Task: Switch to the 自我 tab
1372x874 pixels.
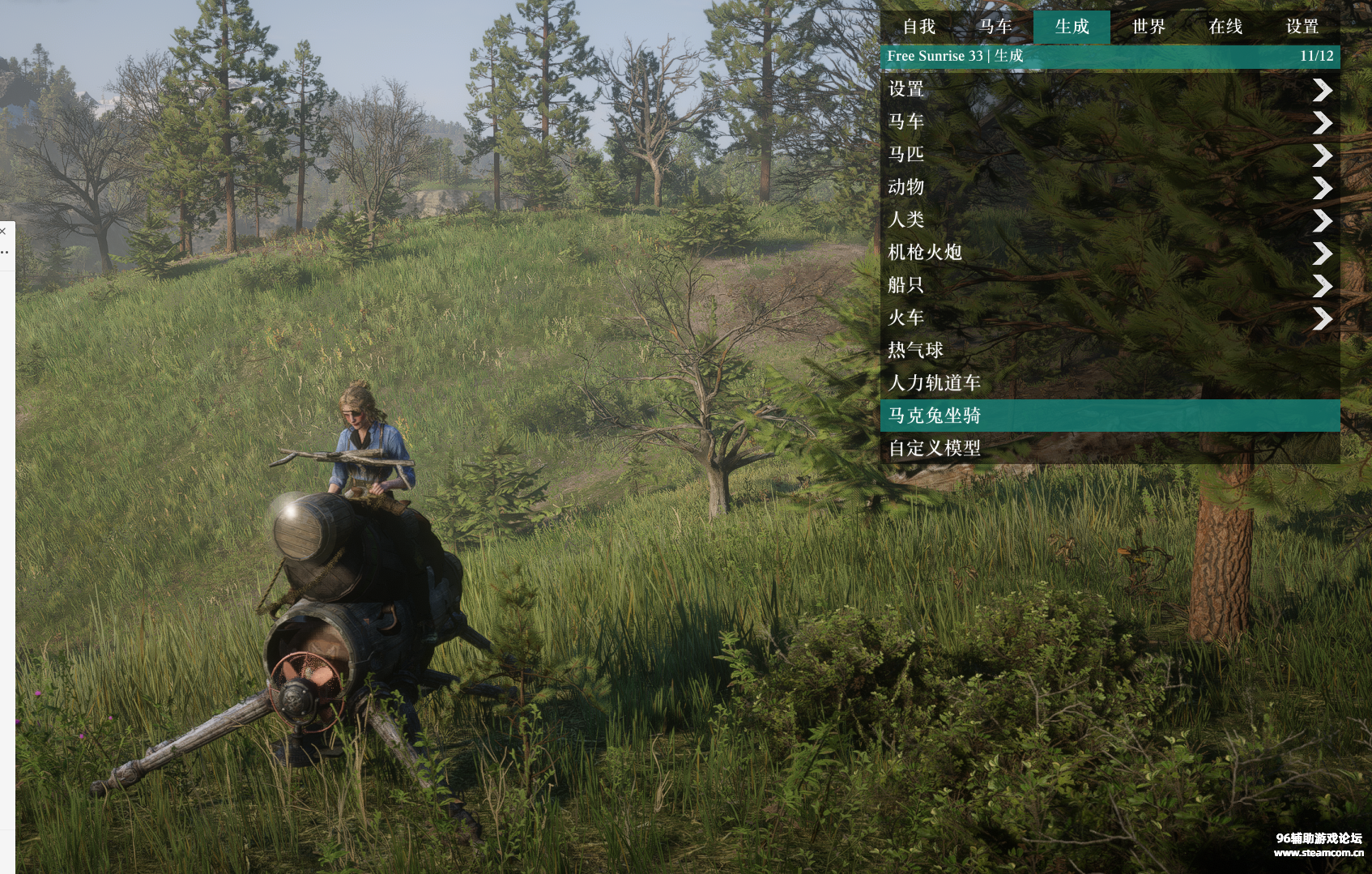Action: pyautogui.click(x=918, y=27)
